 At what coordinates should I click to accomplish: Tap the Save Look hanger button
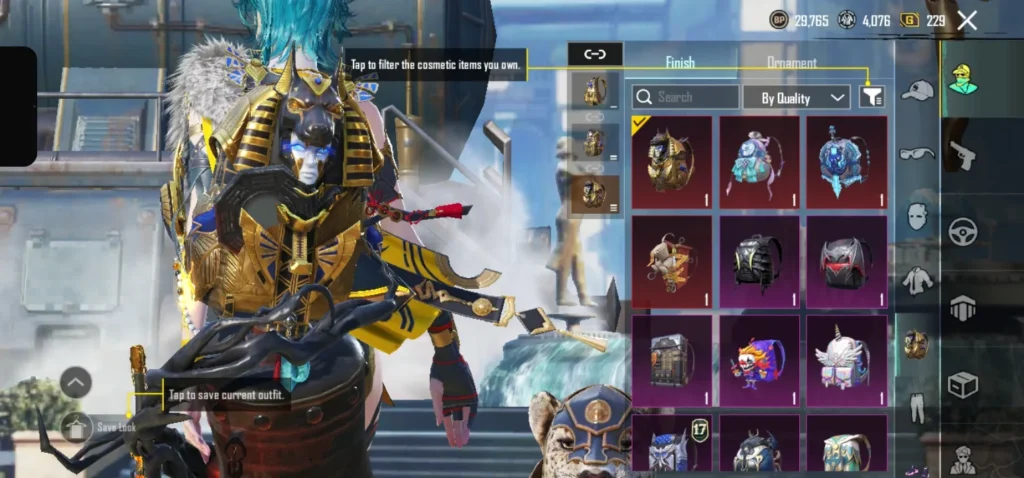76,427
